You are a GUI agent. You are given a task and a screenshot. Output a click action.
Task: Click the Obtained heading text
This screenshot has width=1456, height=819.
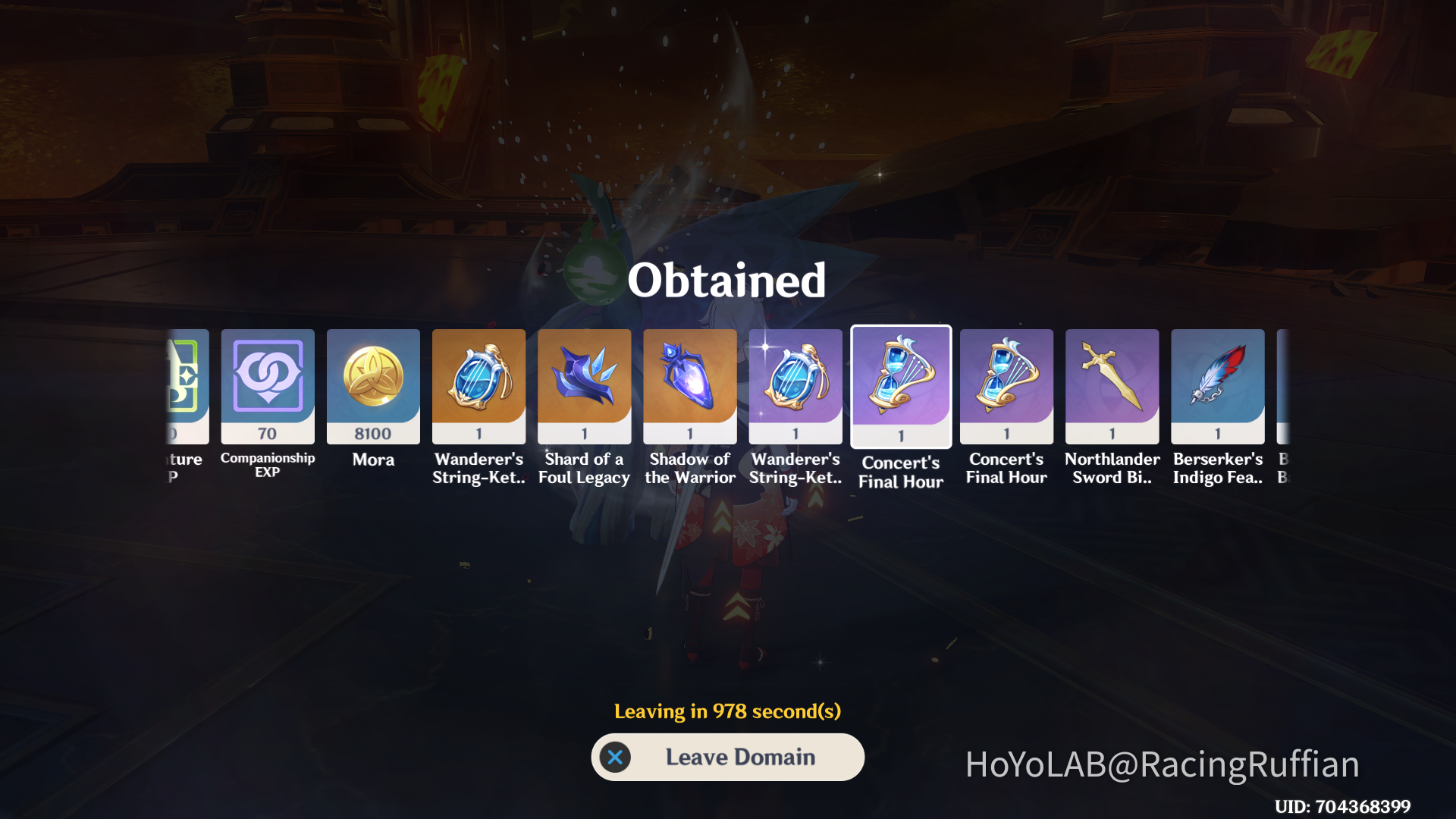tap(726, 279)
